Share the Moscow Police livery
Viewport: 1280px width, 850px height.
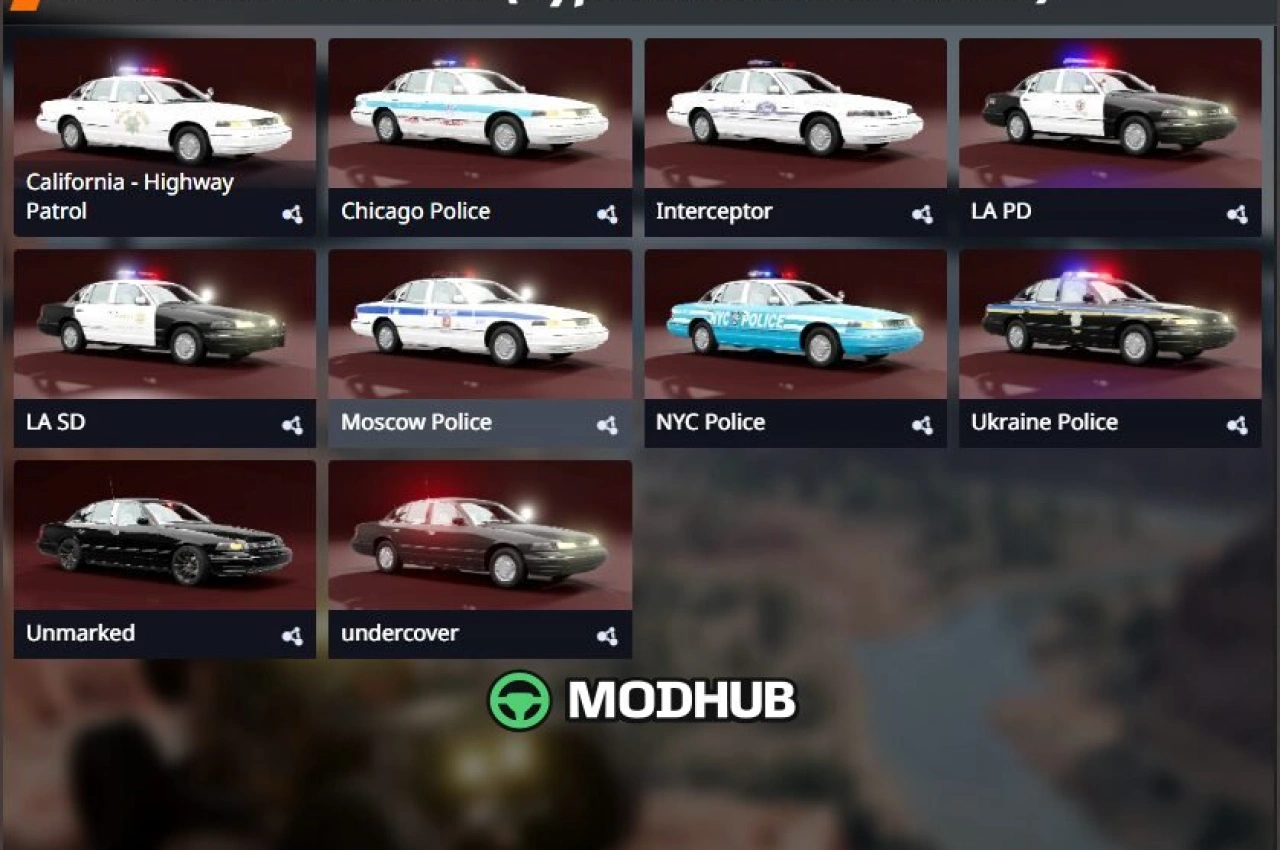608,425
